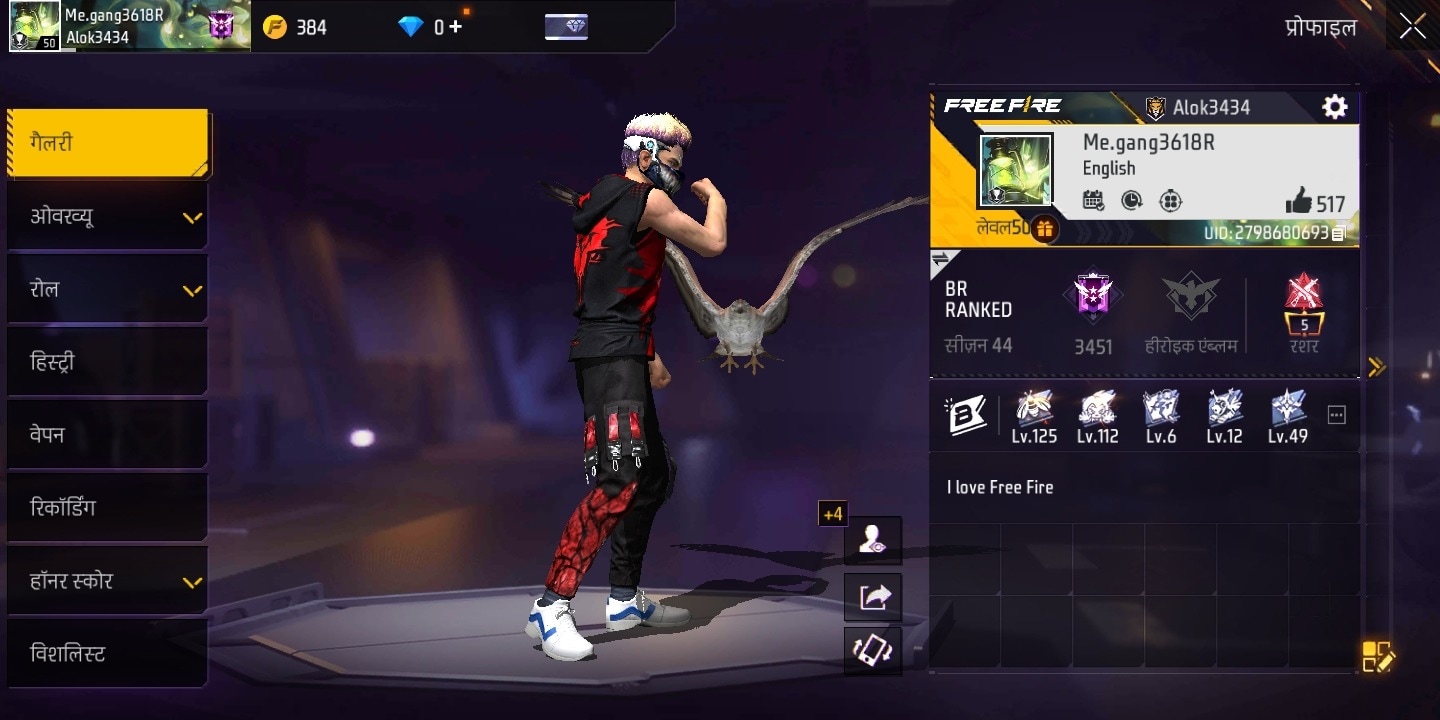The height and width of the screenshot is (720, 1440).
Task: Claim the level gift box icon
Action: (1044, 229)
